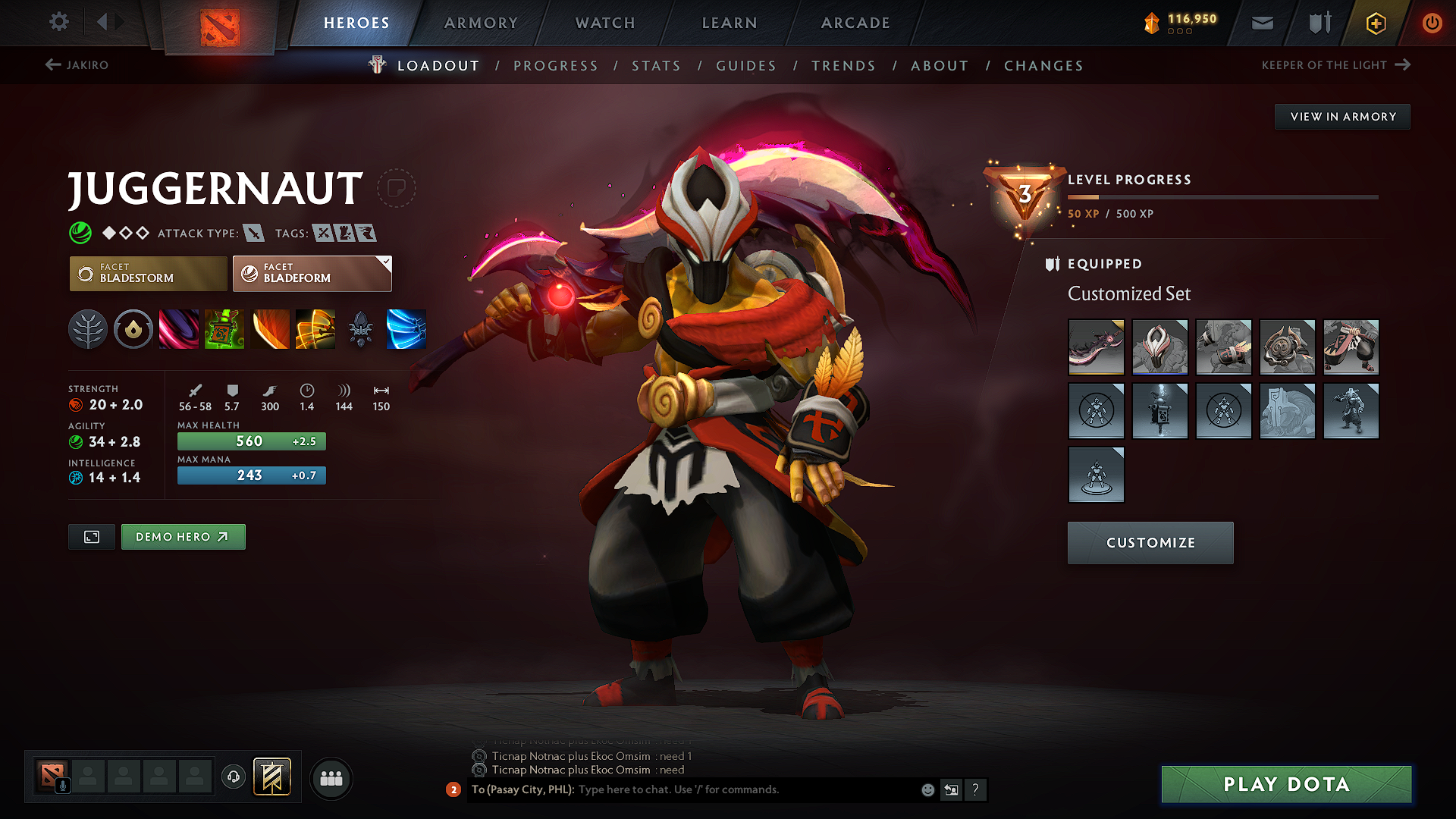Viewport: 1456px width, 819px height.
Task: Open the chat emoticon picker
Action: tap(927, 789)
